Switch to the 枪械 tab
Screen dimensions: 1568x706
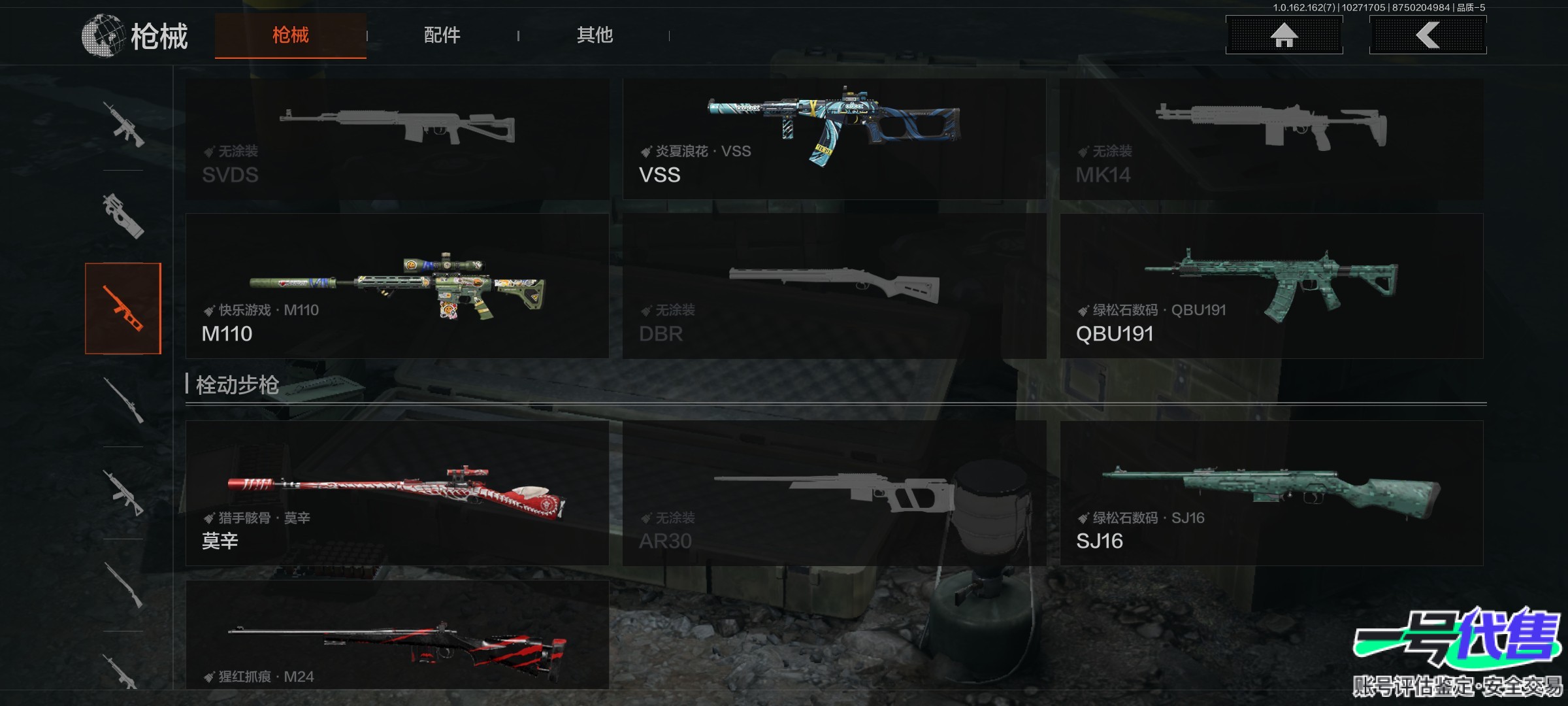290,35
